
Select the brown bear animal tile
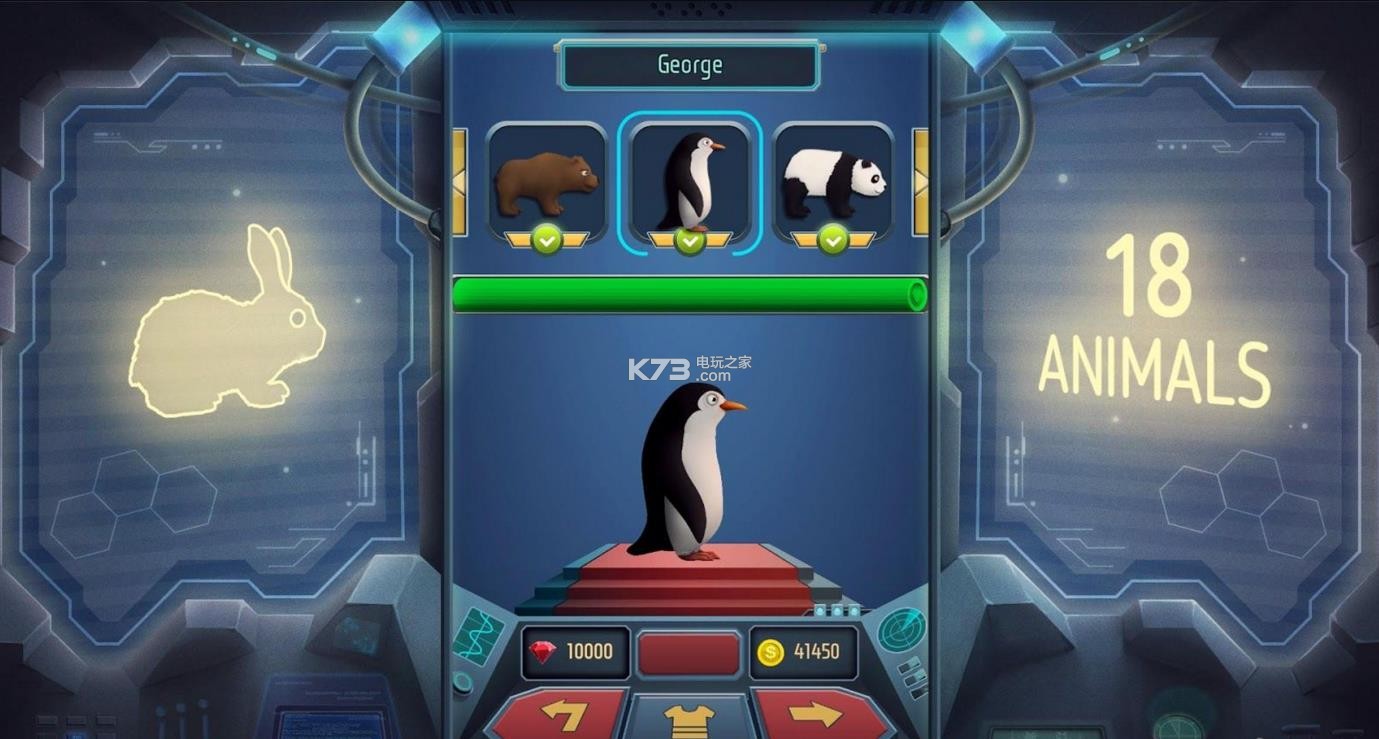click(546, 183)
